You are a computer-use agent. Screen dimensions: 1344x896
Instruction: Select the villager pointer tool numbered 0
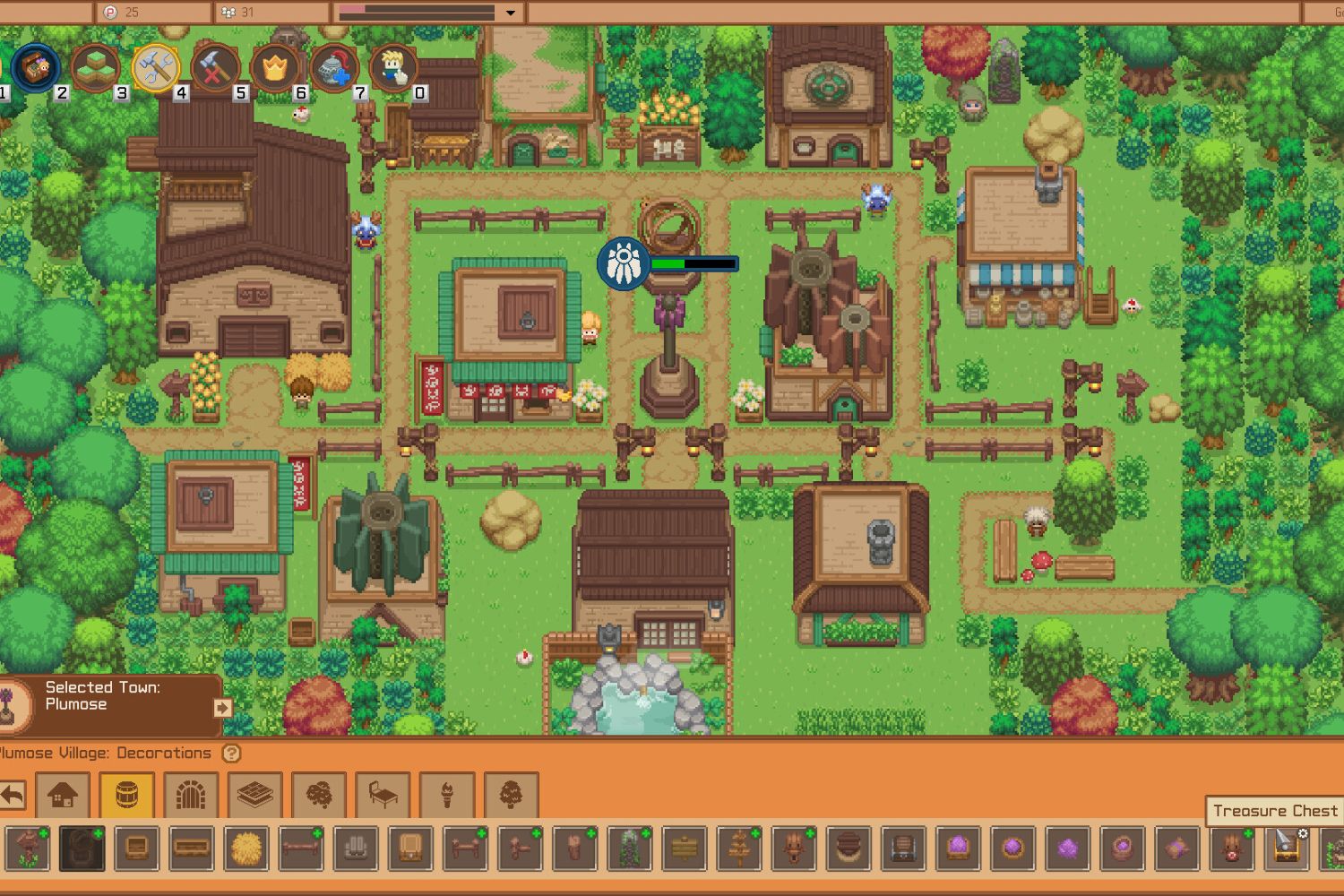click(394, 65)
